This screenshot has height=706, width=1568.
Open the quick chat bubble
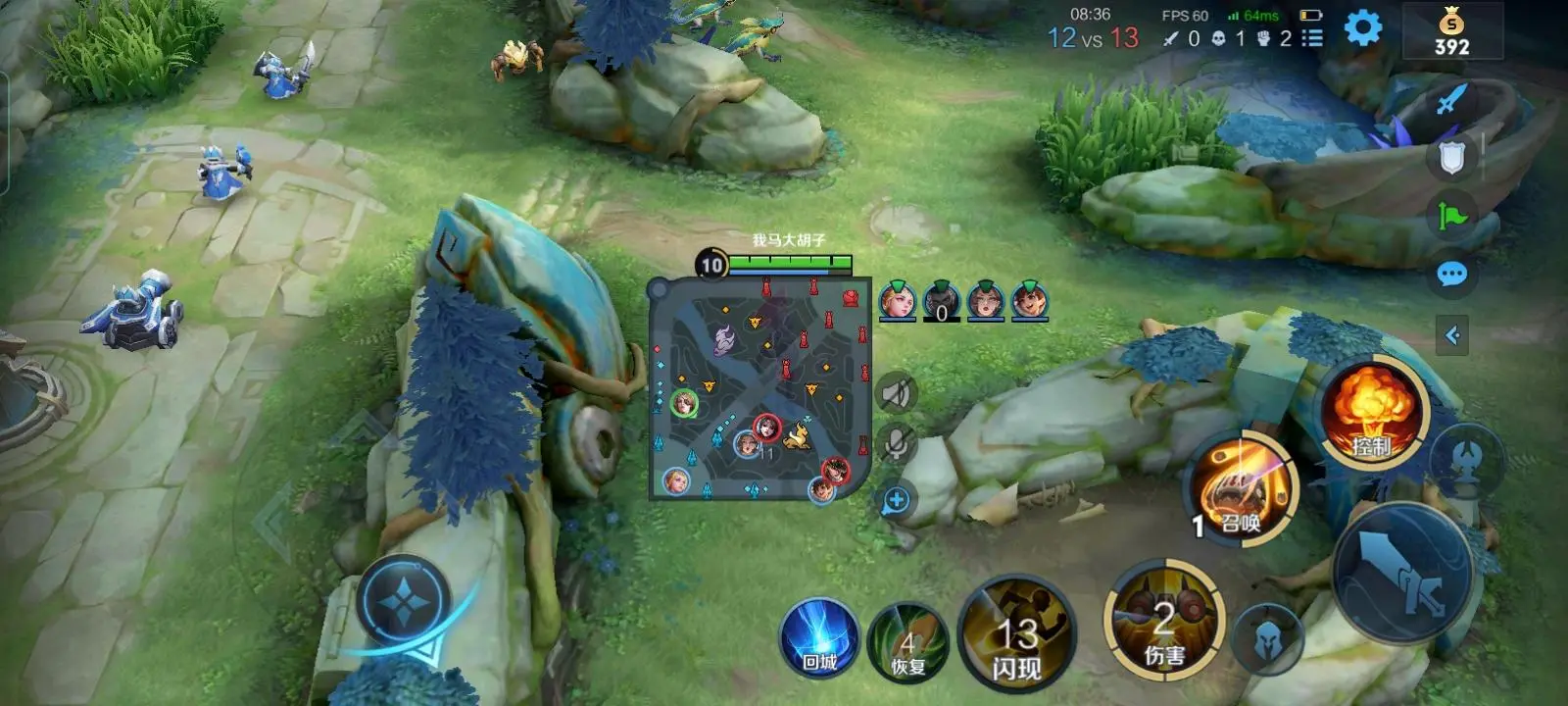[x=1451, y=274]
